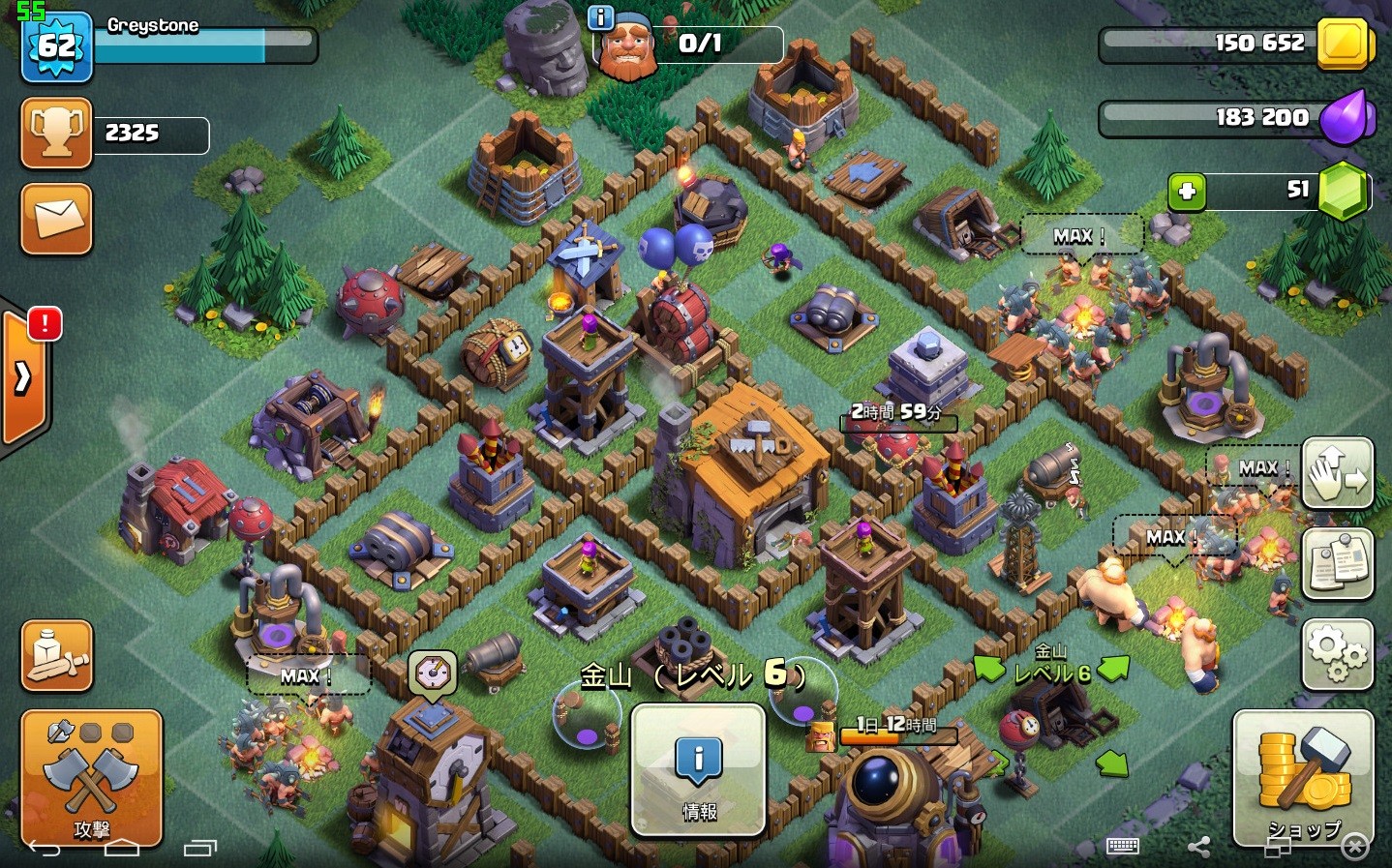Open the Master Builder info icon
Viewport: 1392px width, 868px height.
point(601,17)
